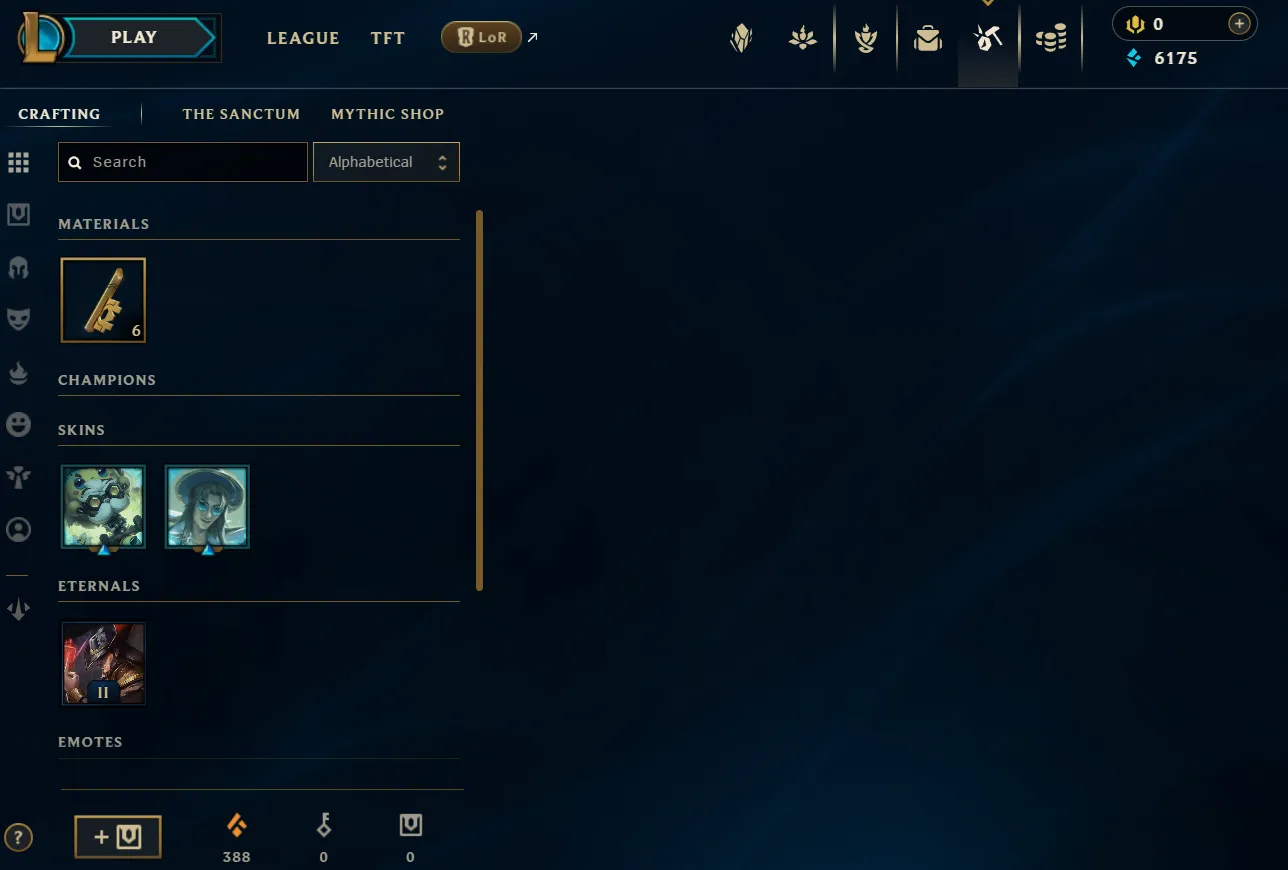
Task: Select the champions helmet category in sidebar
Action: [x=18, y=267]
